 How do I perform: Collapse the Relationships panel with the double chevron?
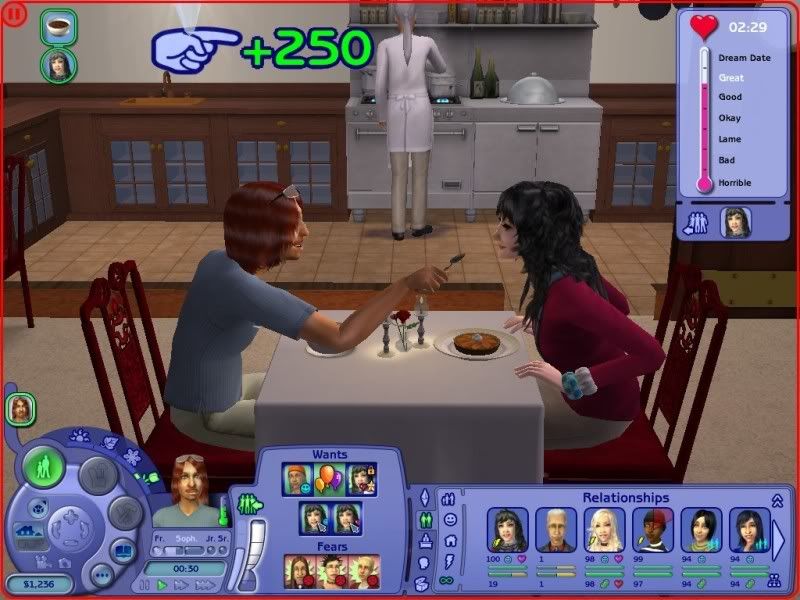pos(776,500)
